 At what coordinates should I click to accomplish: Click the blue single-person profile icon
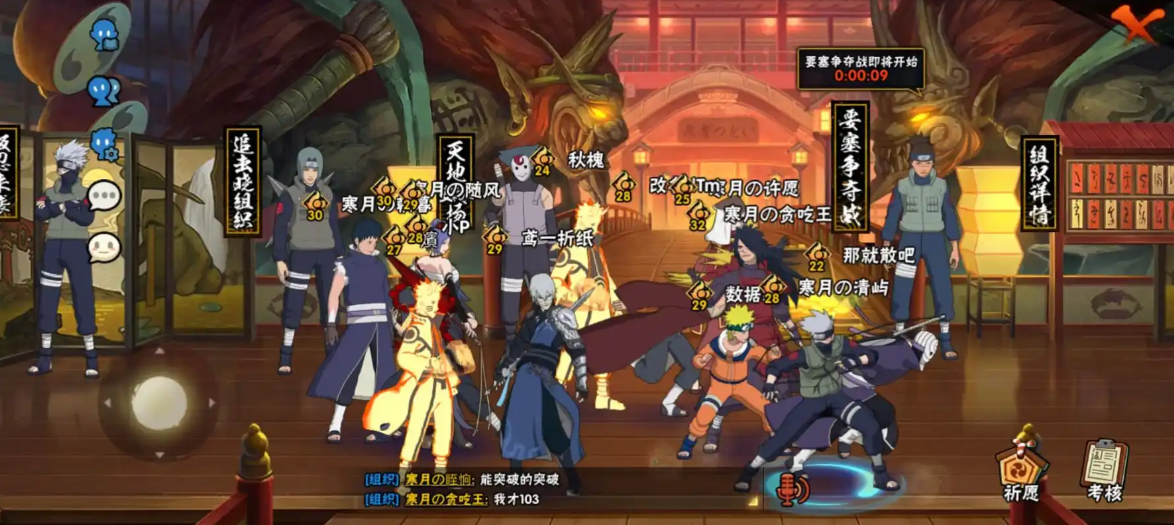tap(104, 36)
